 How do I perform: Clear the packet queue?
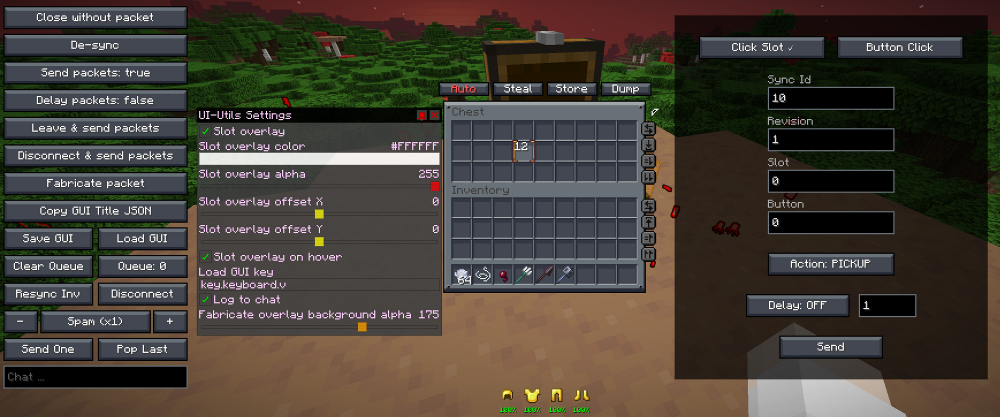click(48, 267)
